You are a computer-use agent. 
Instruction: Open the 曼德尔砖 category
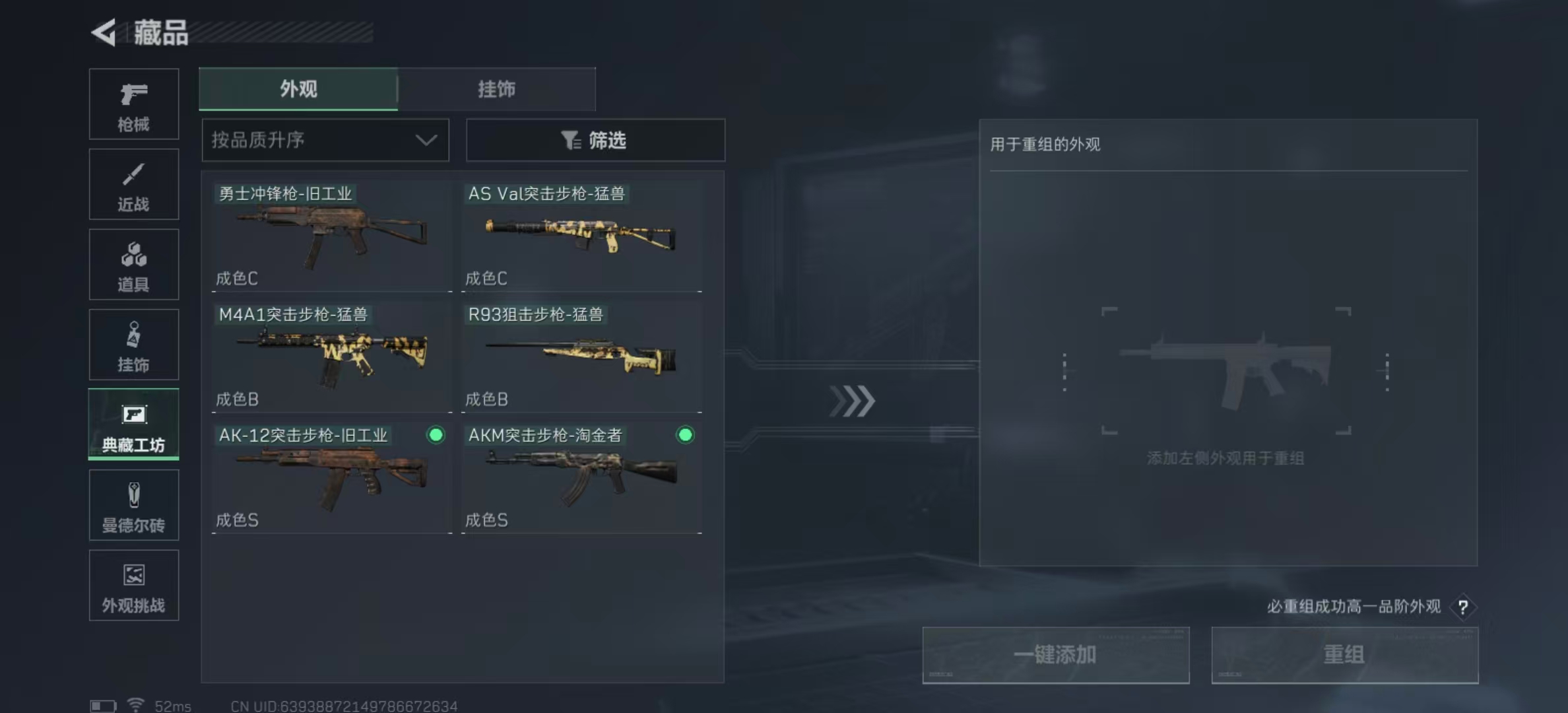point(133,504)
